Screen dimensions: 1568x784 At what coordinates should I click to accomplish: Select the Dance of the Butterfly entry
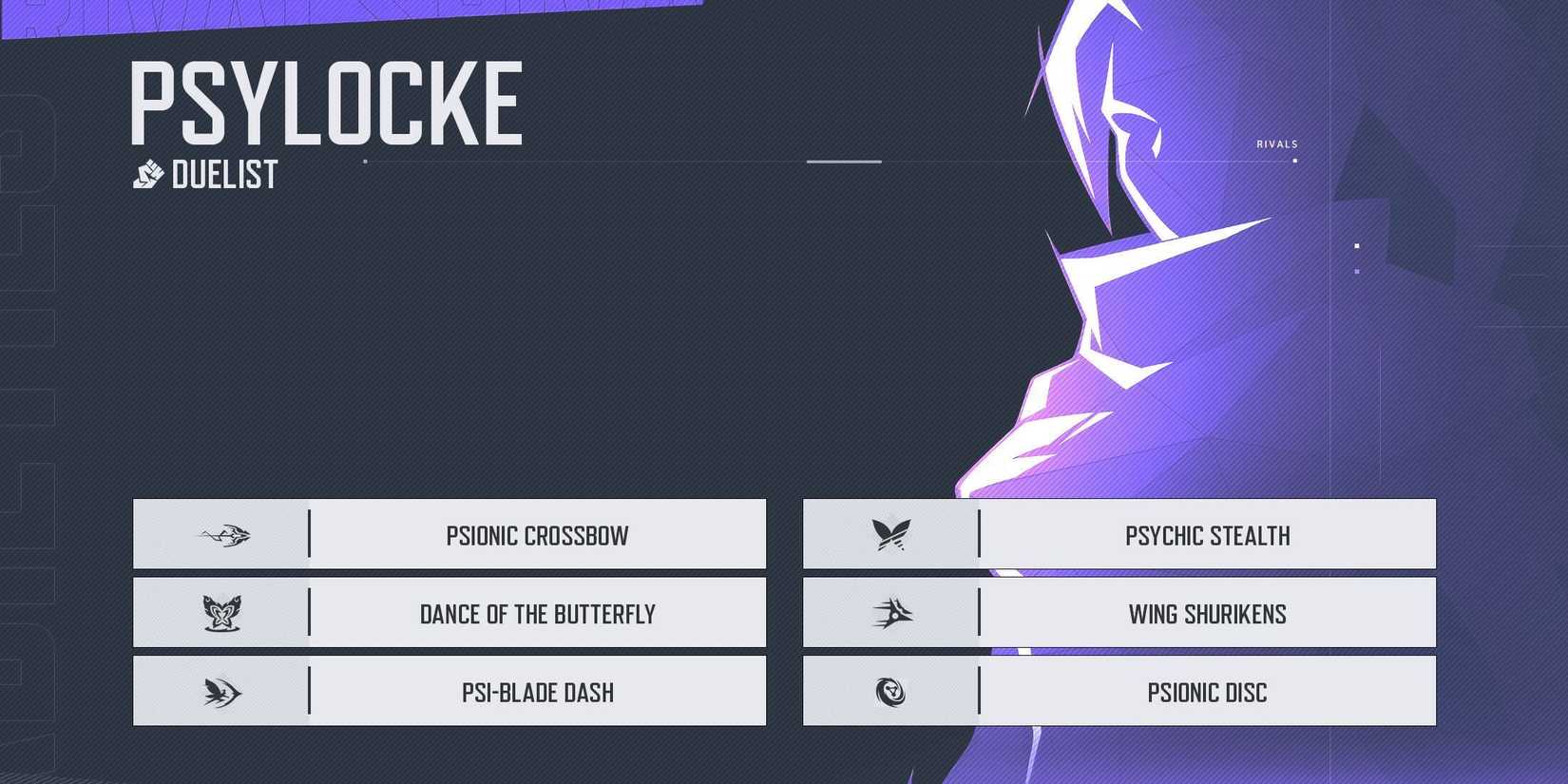[x=537, y=614]
